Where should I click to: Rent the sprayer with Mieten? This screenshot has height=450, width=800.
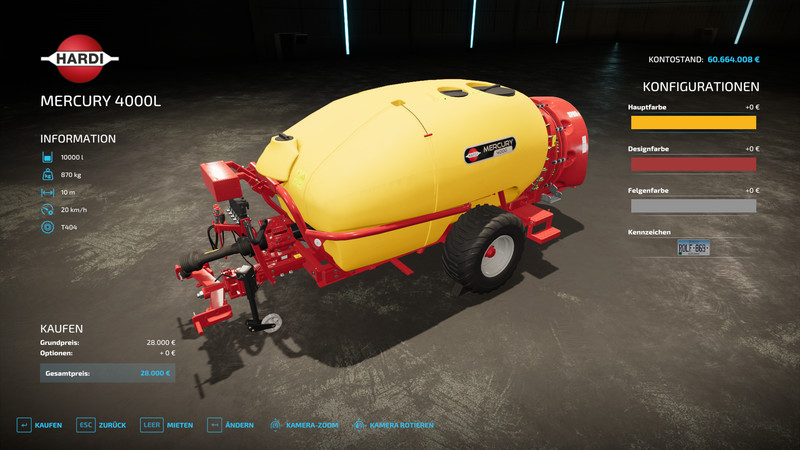[x=166, y=425]
